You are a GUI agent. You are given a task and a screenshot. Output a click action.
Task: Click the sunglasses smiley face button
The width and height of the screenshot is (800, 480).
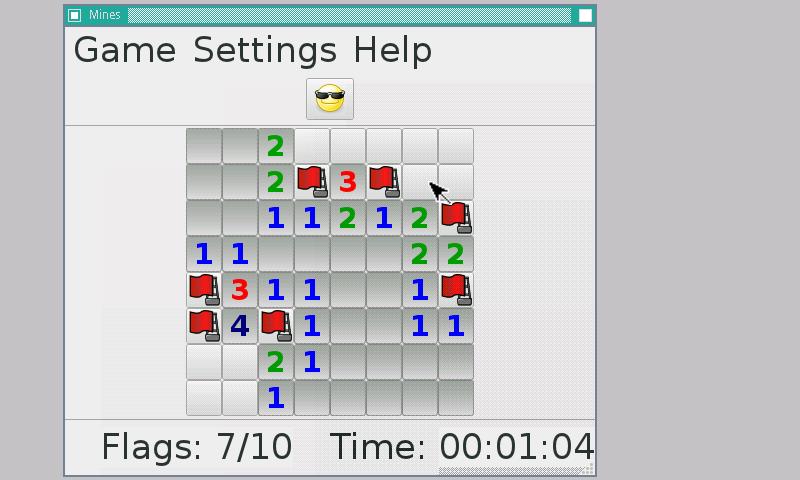tap(330, 99)
